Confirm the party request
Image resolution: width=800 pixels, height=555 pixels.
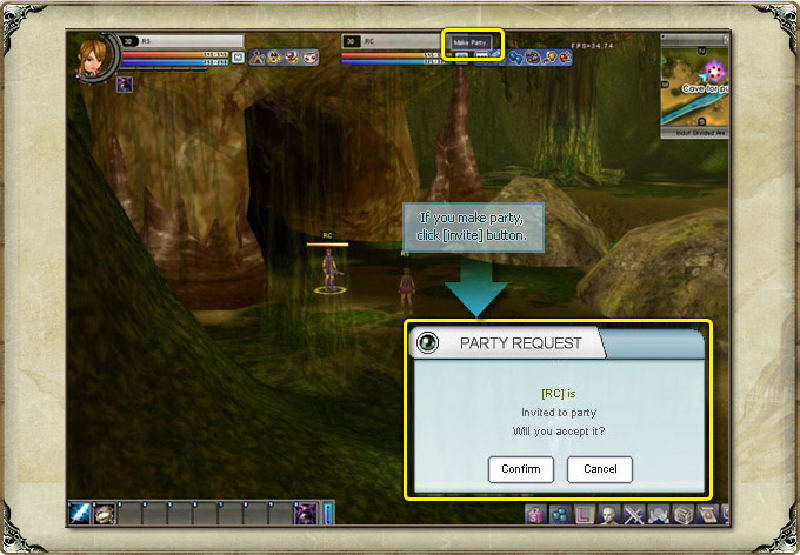520,469
